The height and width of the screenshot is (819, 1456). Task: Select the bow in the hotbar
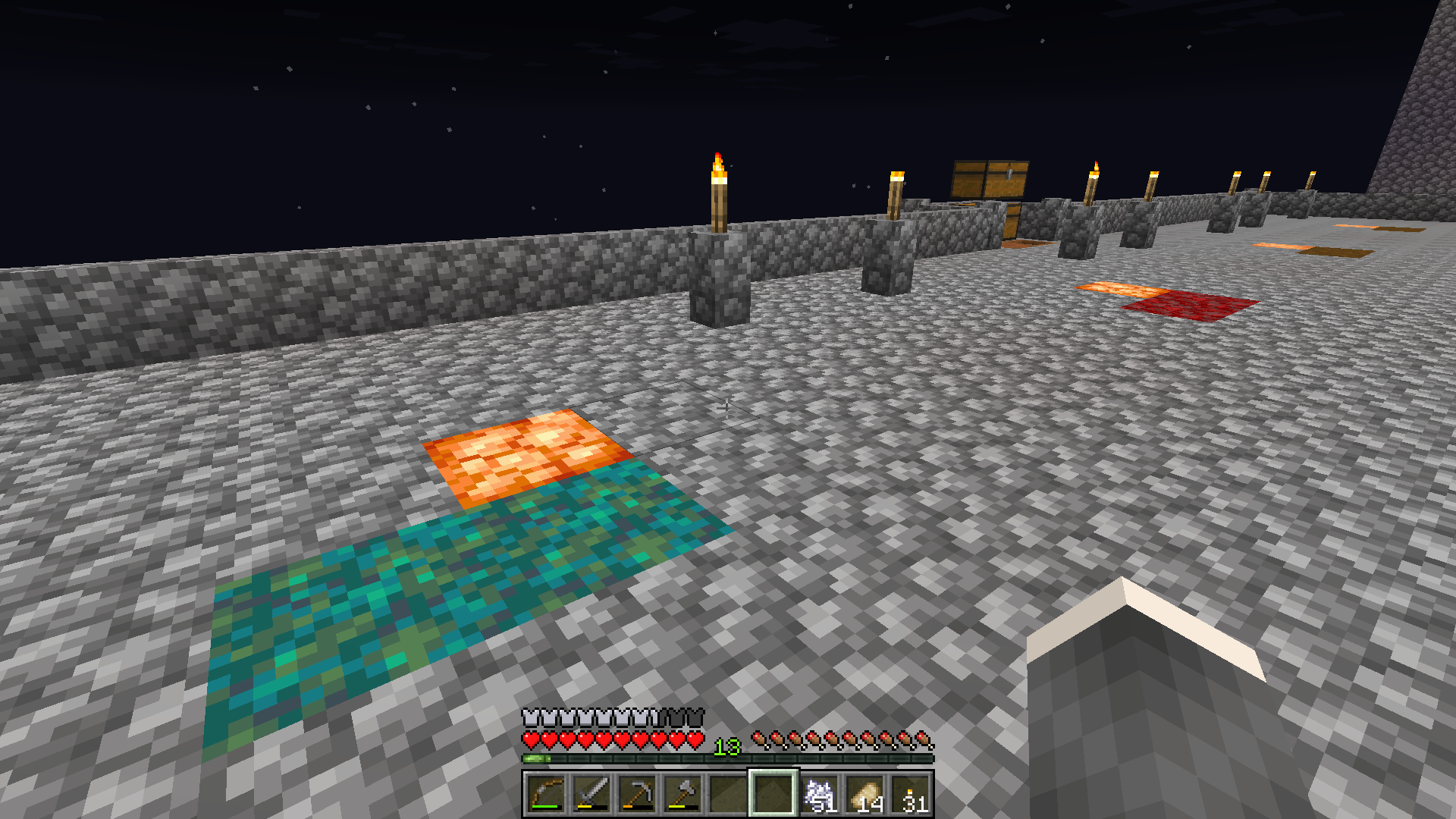coord(546,794)
